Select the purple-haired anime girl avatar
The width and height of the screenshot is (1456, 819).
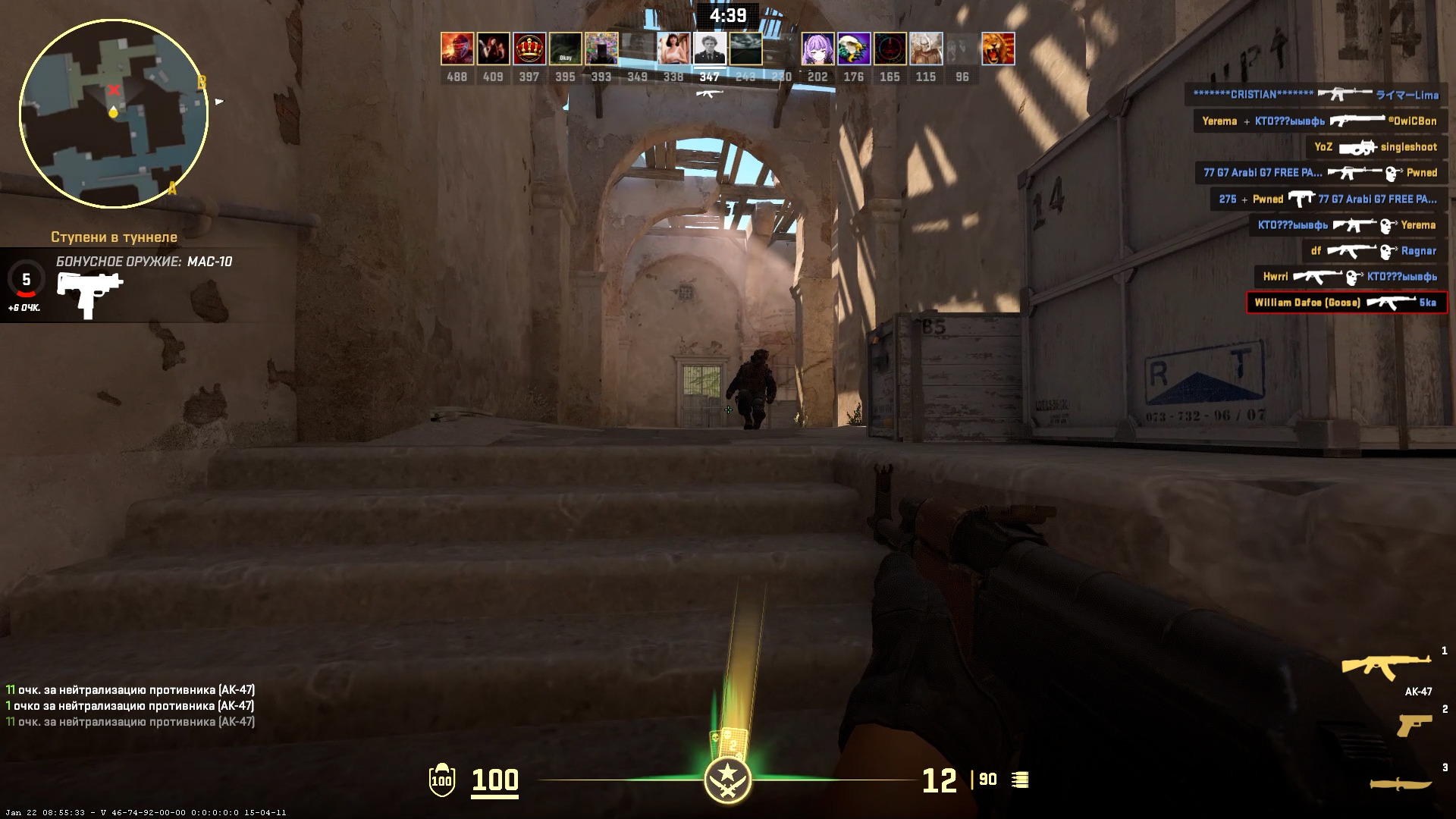click(817, 49)
